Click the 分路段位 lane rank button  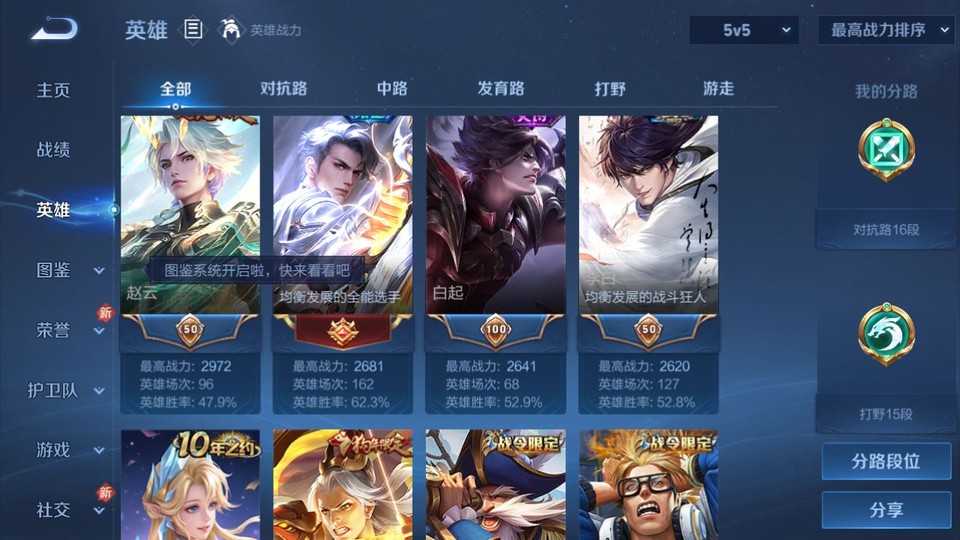(x=886, y=462)
